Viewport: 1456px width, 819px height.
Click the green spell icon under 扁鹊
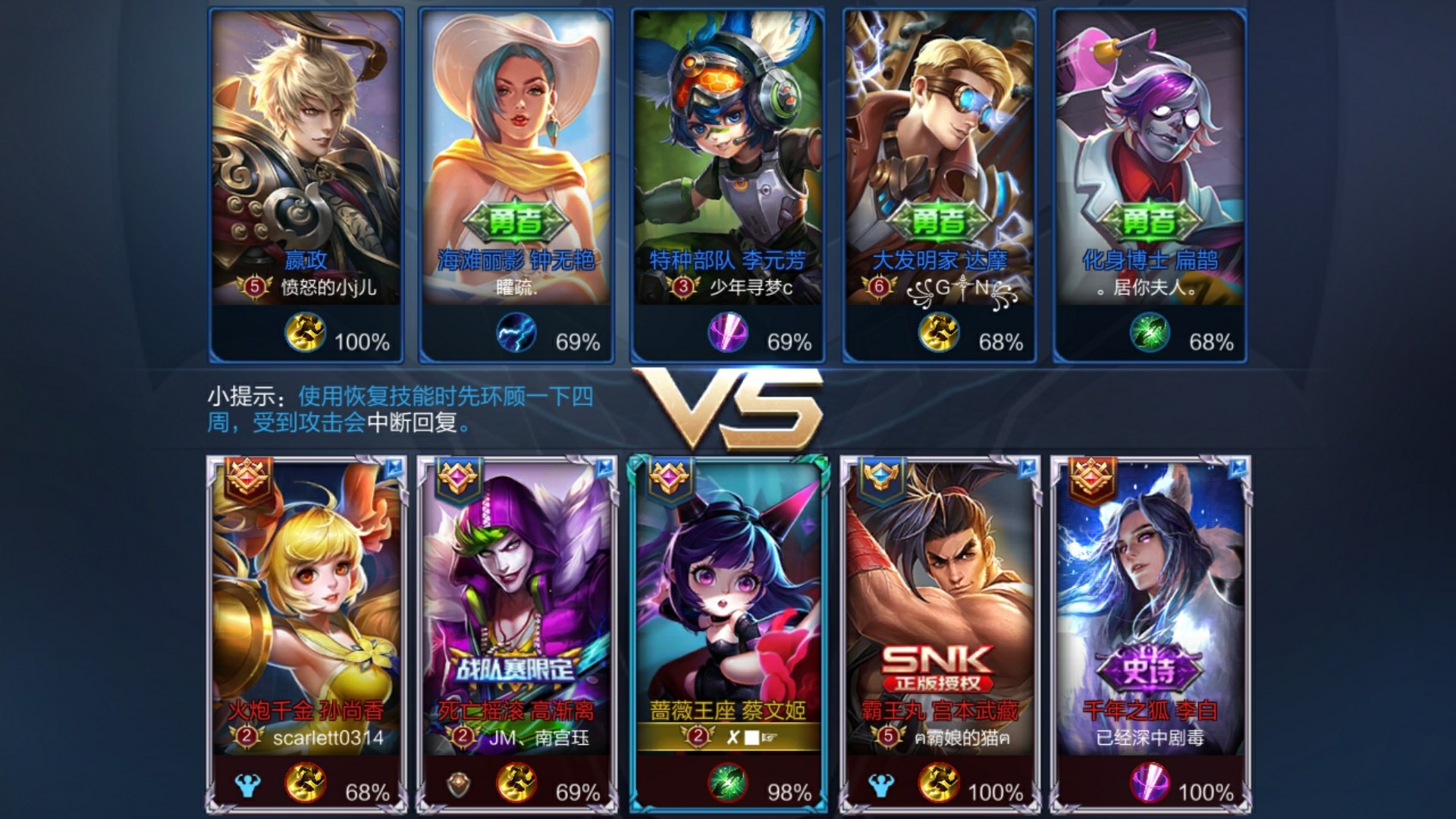tap(1150, 334)
